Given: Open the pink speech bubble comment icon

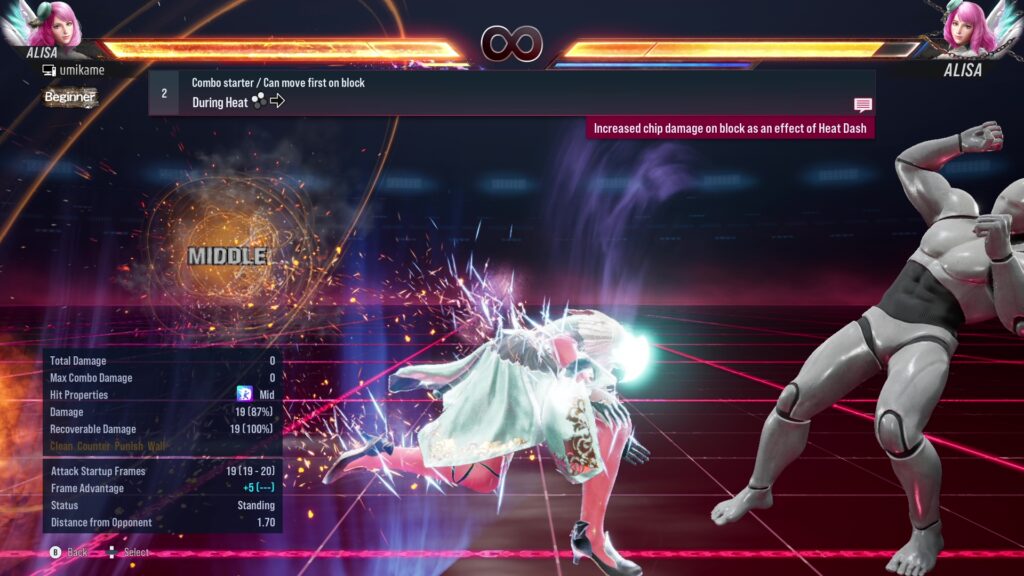Looking at the screenshot, I should [x=862, y=105].
